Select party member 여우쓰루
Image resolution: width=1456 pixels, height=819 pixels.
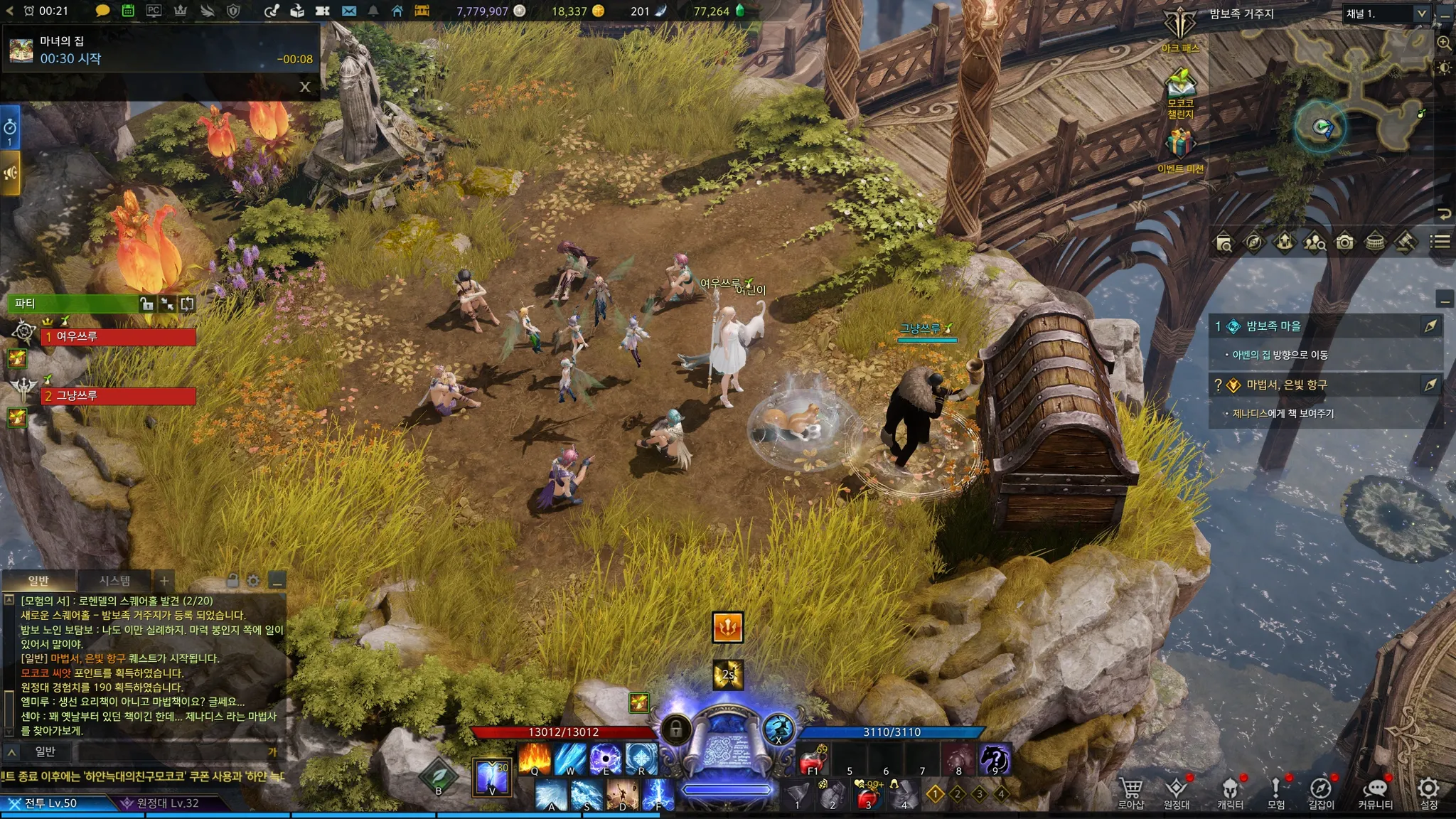[x=119, y=336]
